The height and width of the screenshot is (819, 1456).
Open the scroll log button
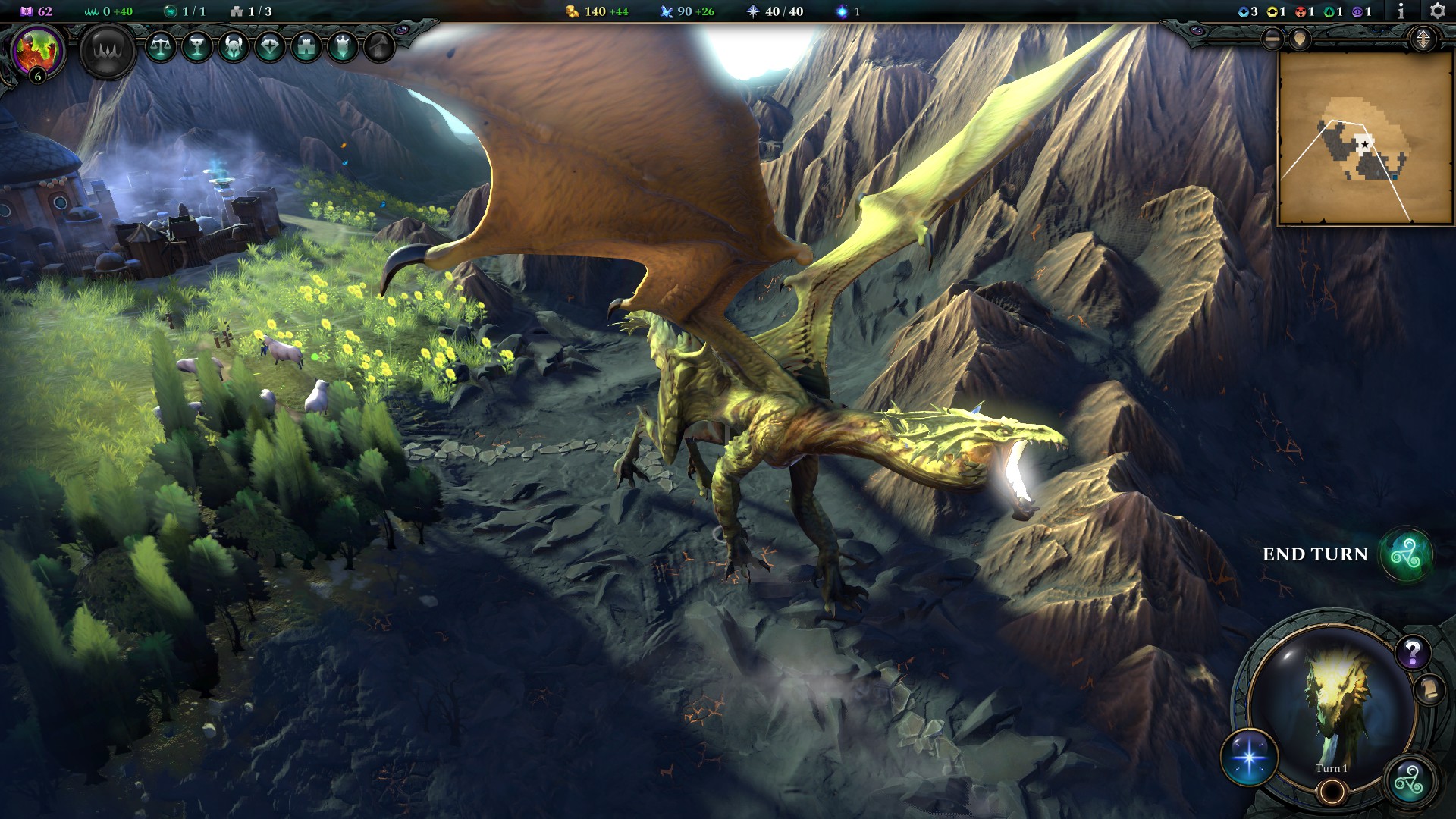pos(1429,689)
